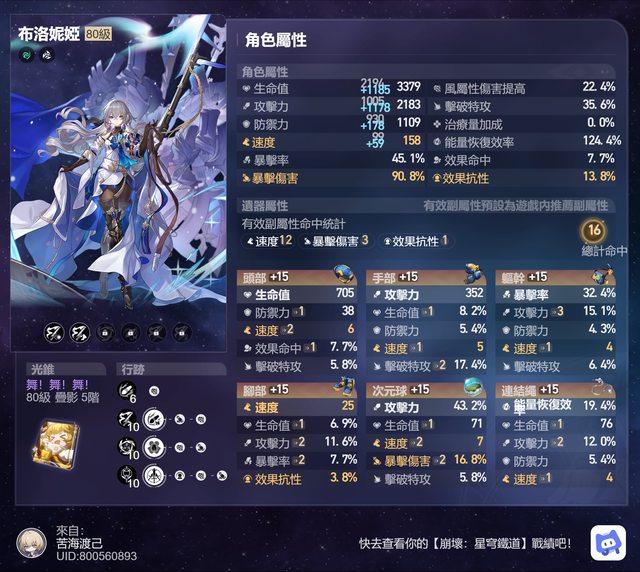Screen dimensions: 640x572
Task: Select the level 6 basic attack trace icon
Action: [126, 389]
